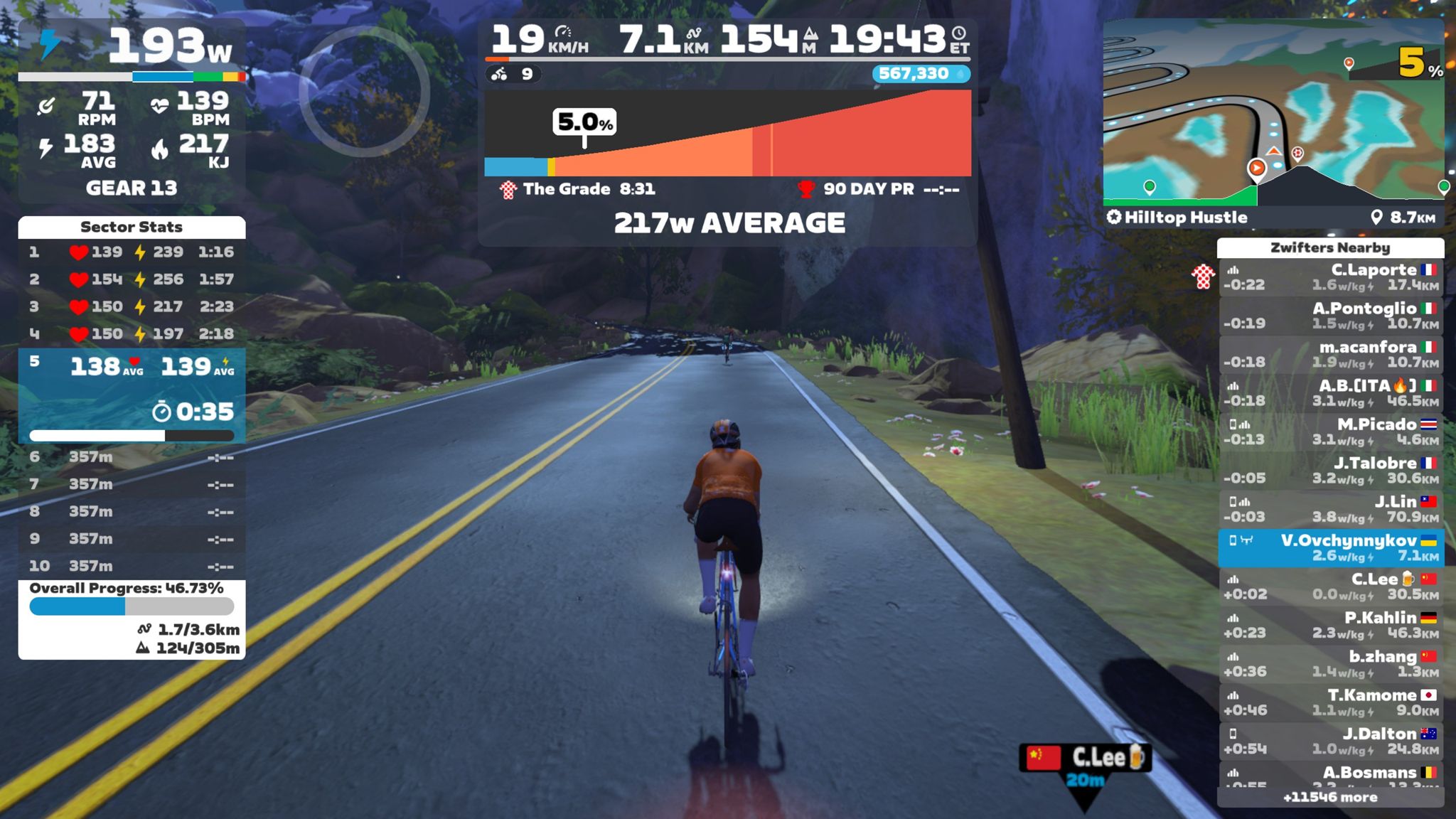The image size is (1456, 819).
Task: Choose b.zhang from the rider list
Action: coord(1331,663)
